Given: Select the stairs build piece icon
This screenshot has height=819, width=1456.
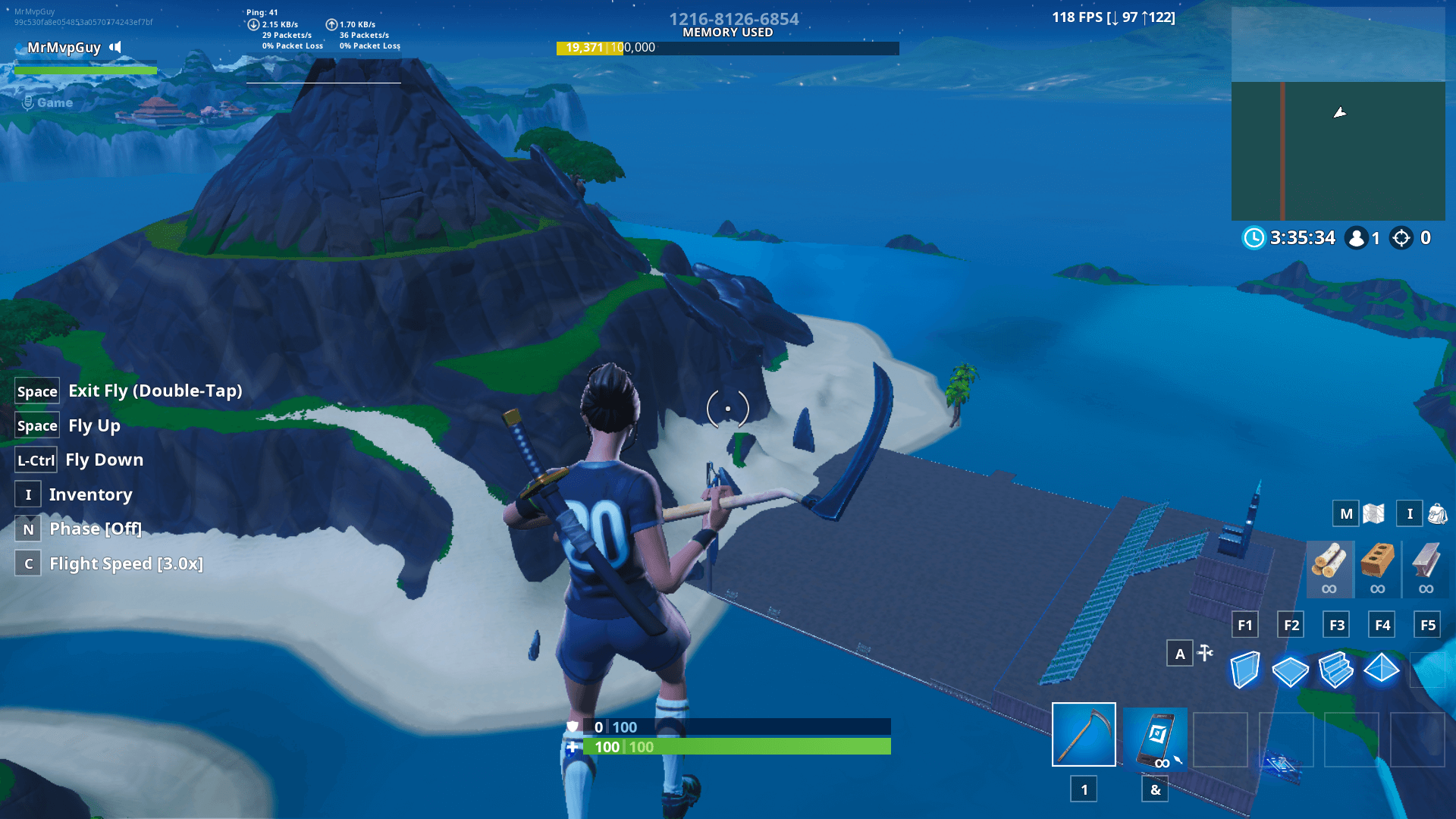Looking at the screenshot, I should point(1335,670).
